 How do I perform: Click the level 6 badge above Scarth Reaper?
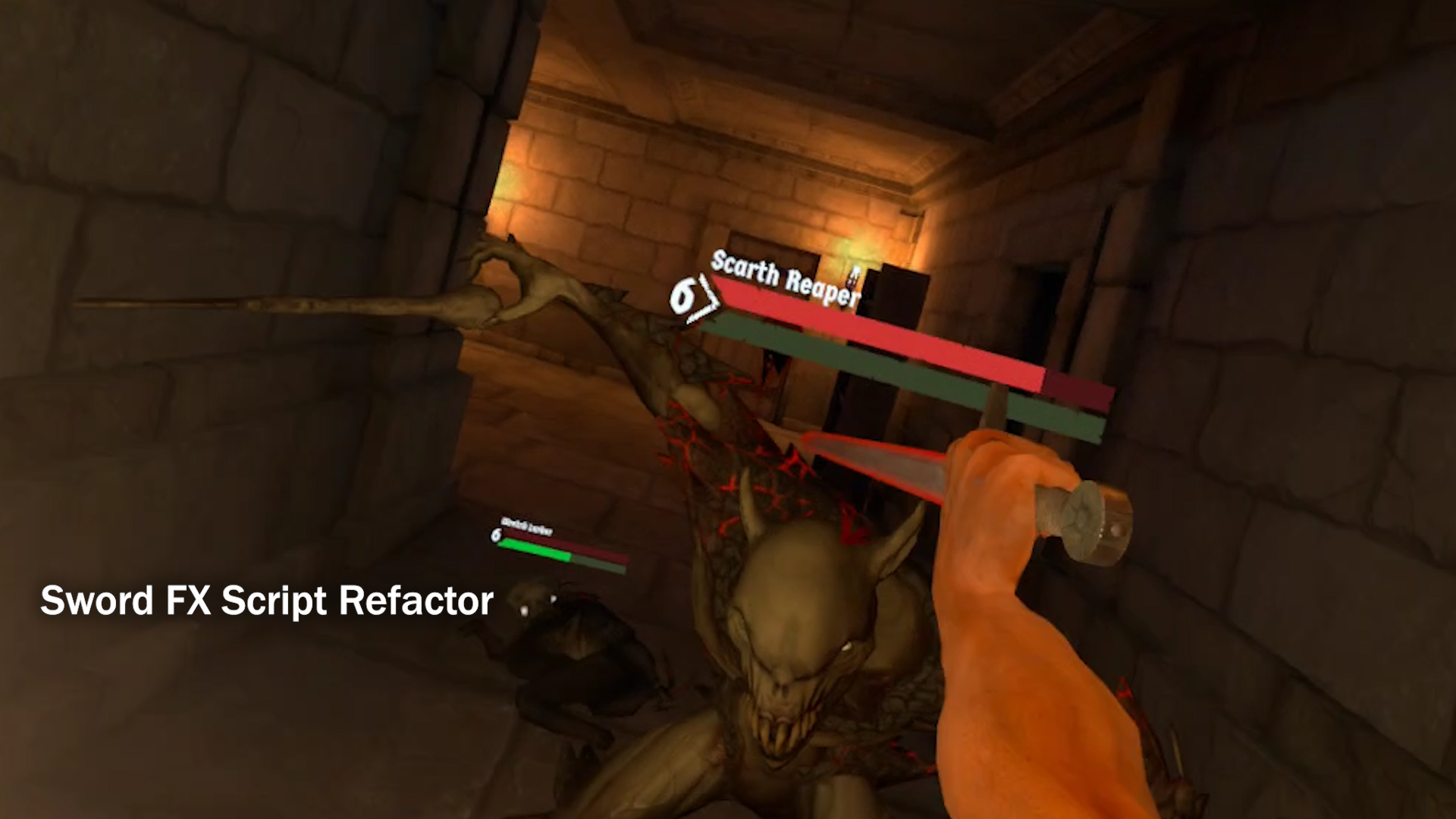point(683,296)
